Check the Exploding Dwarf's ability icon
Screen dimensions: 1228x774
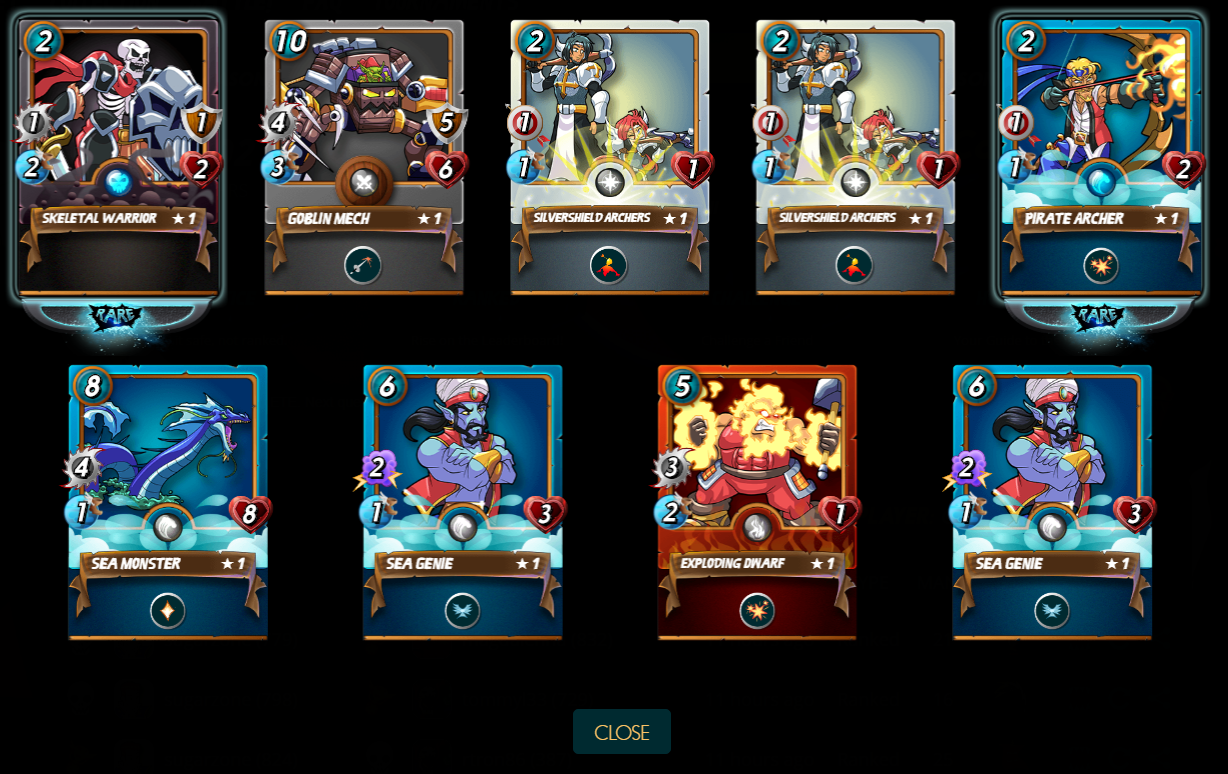(x=757, y=610)
